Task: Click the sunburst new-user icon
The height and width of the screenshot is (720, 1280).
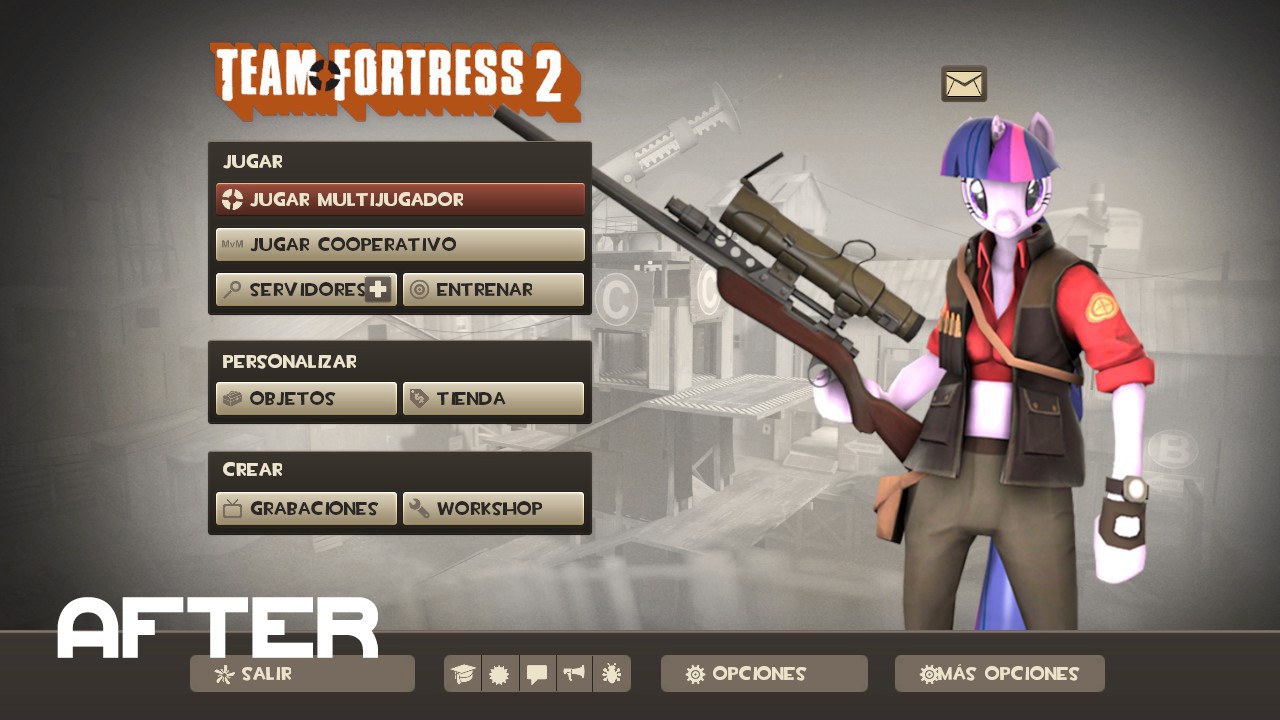Action: [499, 673]
